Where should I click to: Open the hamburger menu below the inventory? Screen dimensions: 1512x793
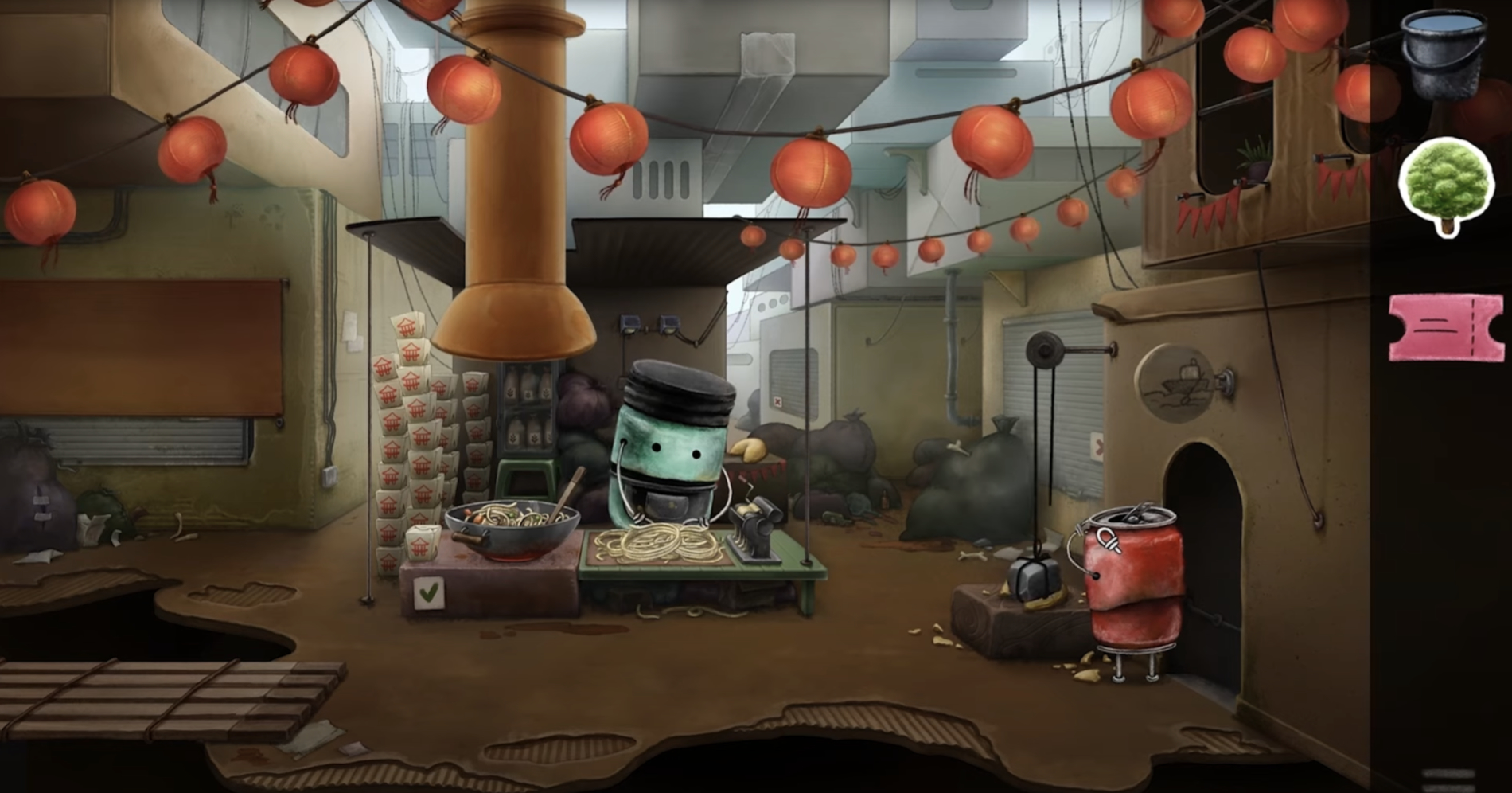click(x=1447, y=779)
